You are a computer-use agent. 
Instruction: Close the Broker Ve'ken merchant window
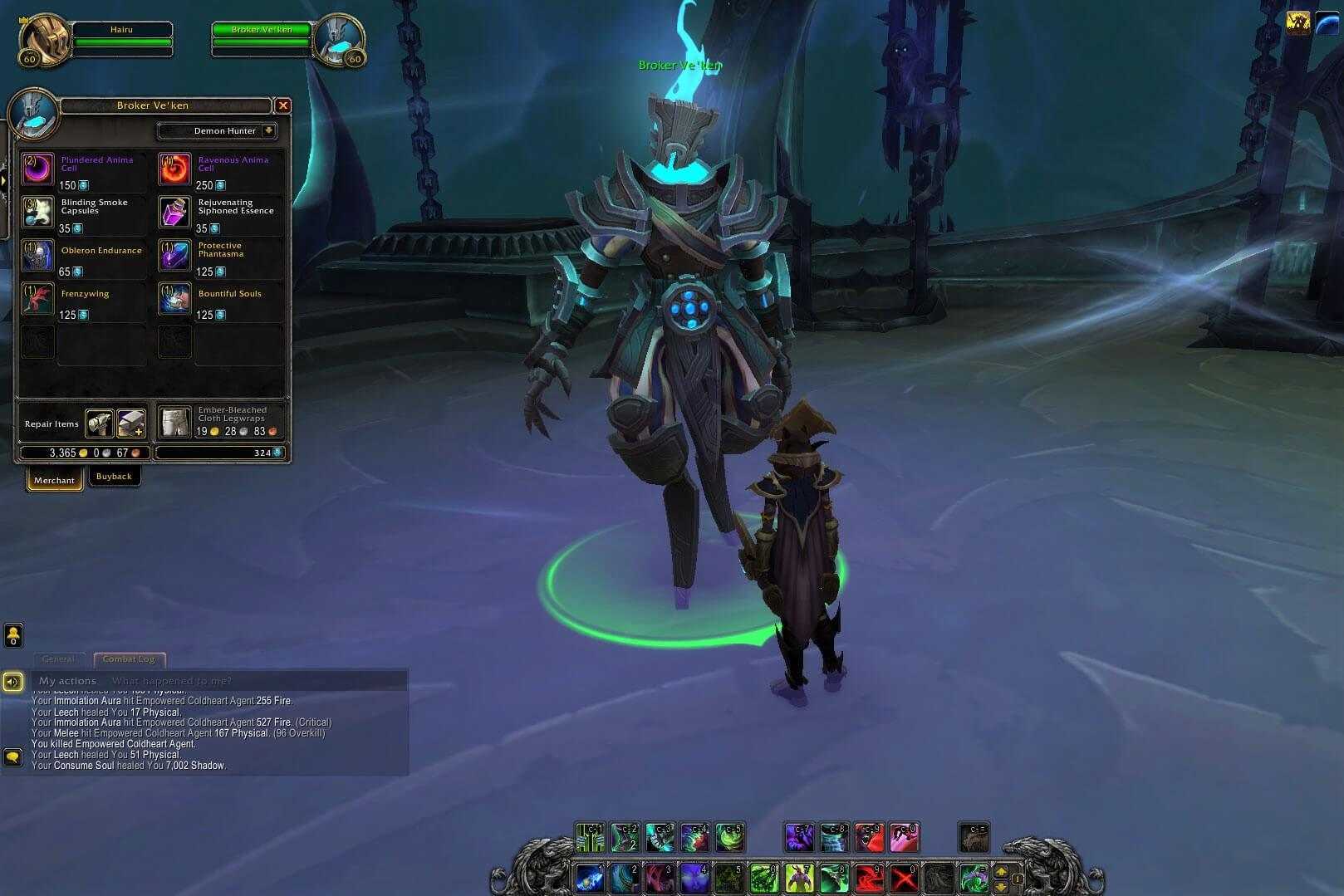282,105
